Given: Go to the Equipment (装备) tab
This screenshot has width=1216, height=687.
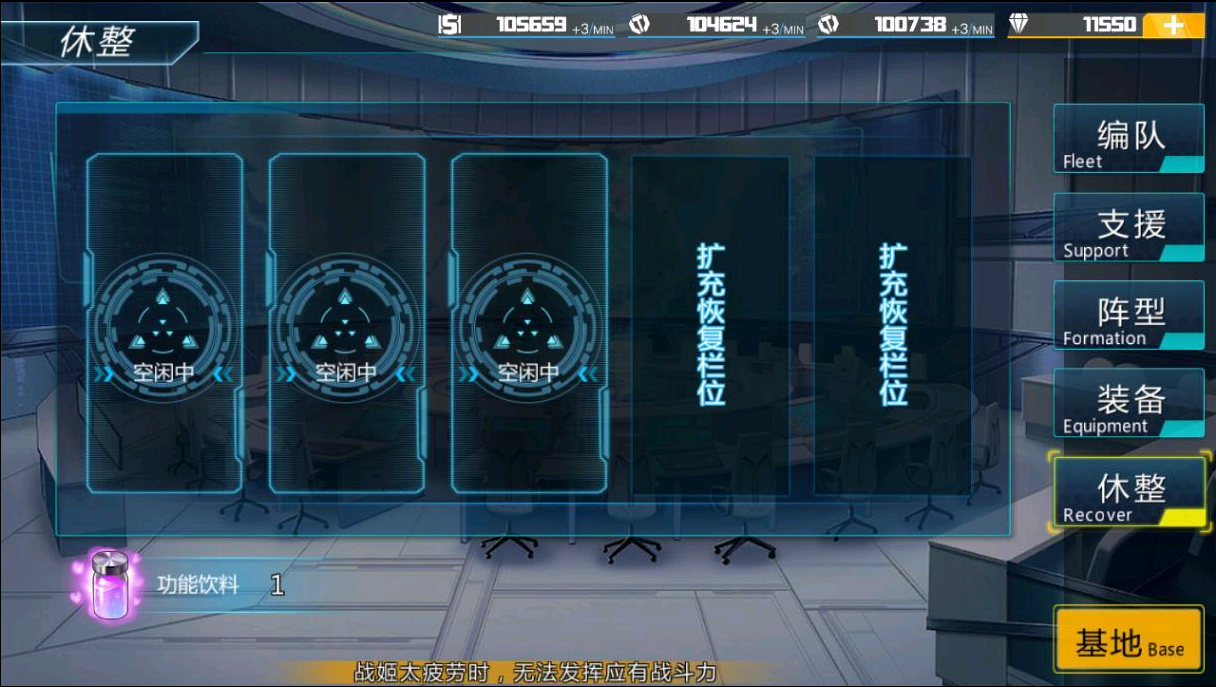Looking at the screenshot, I should point(1128,403).
